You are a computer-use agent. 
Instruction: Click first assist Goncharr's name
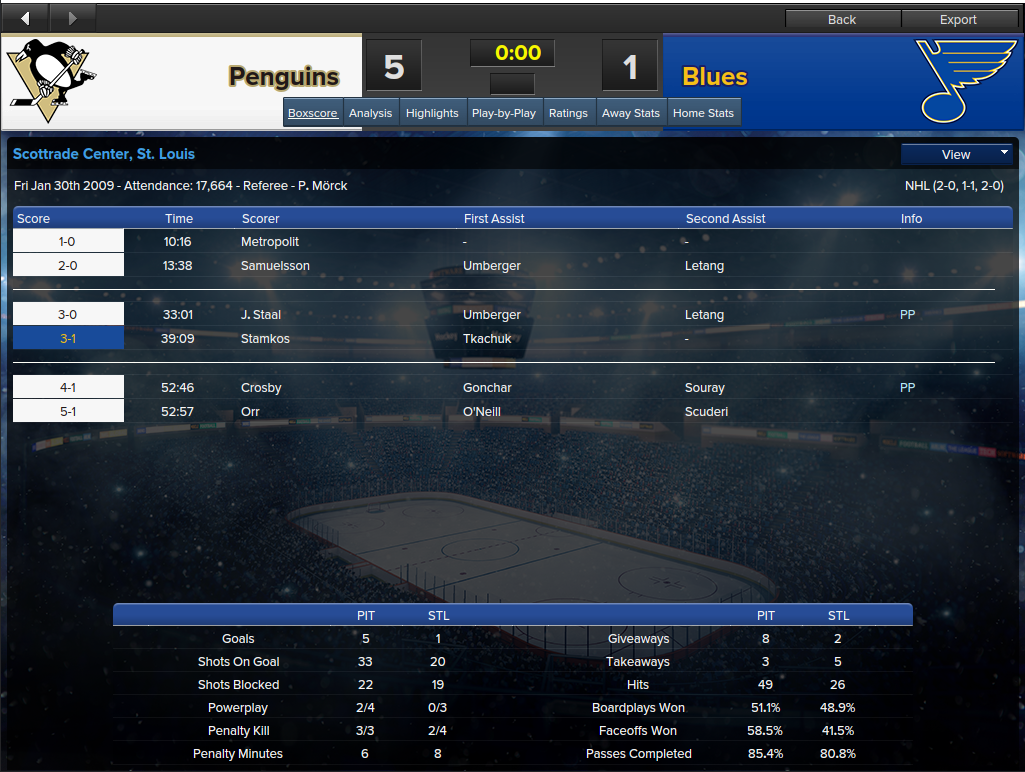(487, 388)
